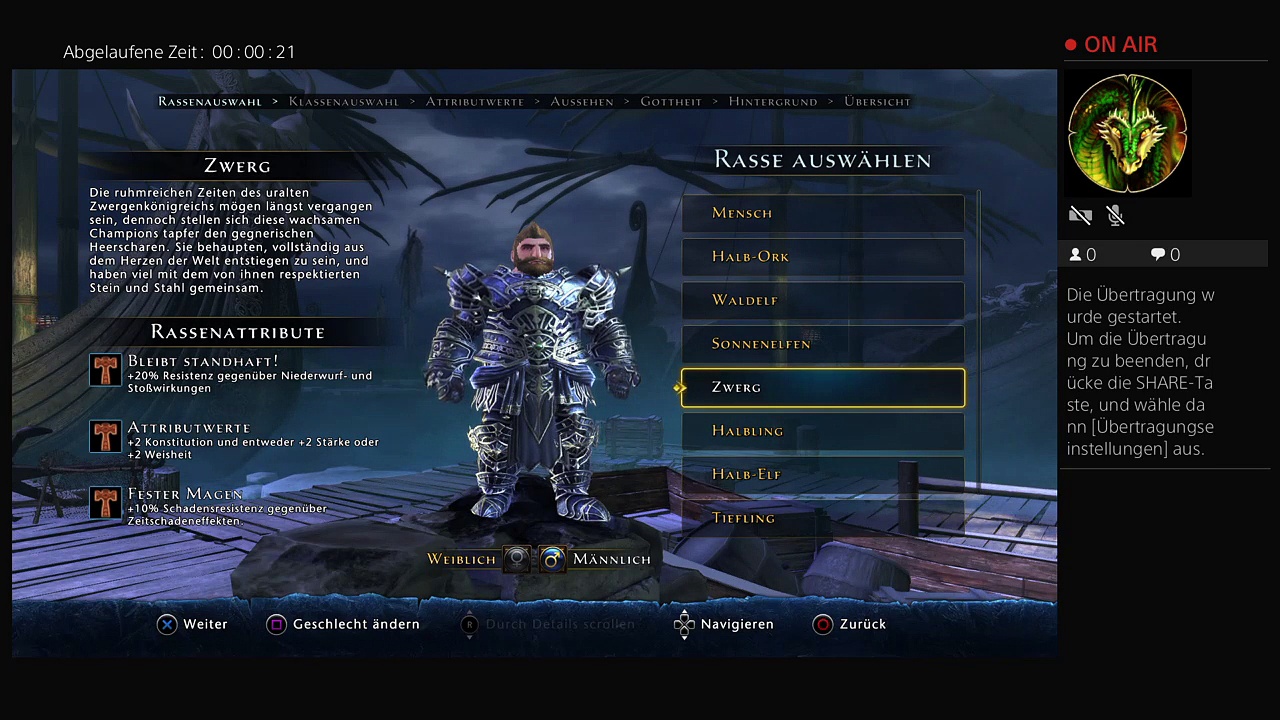Show the Übersicht step
This screenshot has width=1280, height=720.
[x=877, y=102]
